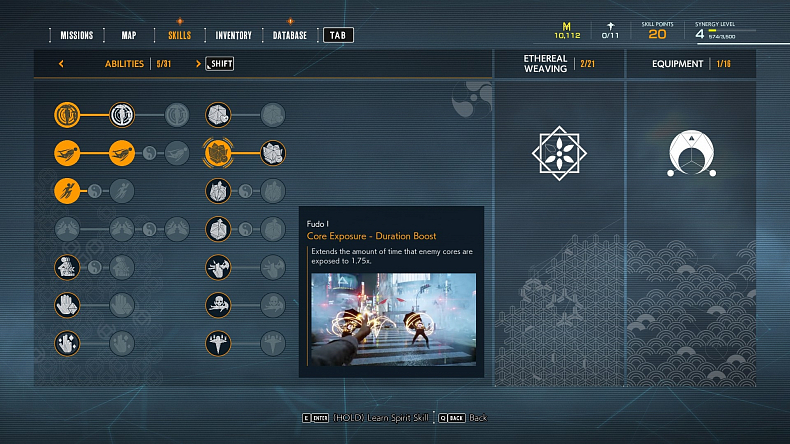This screenshot has width=790, height=444.
Task: Select the Skills tab
Action: (x=179, y=35)
